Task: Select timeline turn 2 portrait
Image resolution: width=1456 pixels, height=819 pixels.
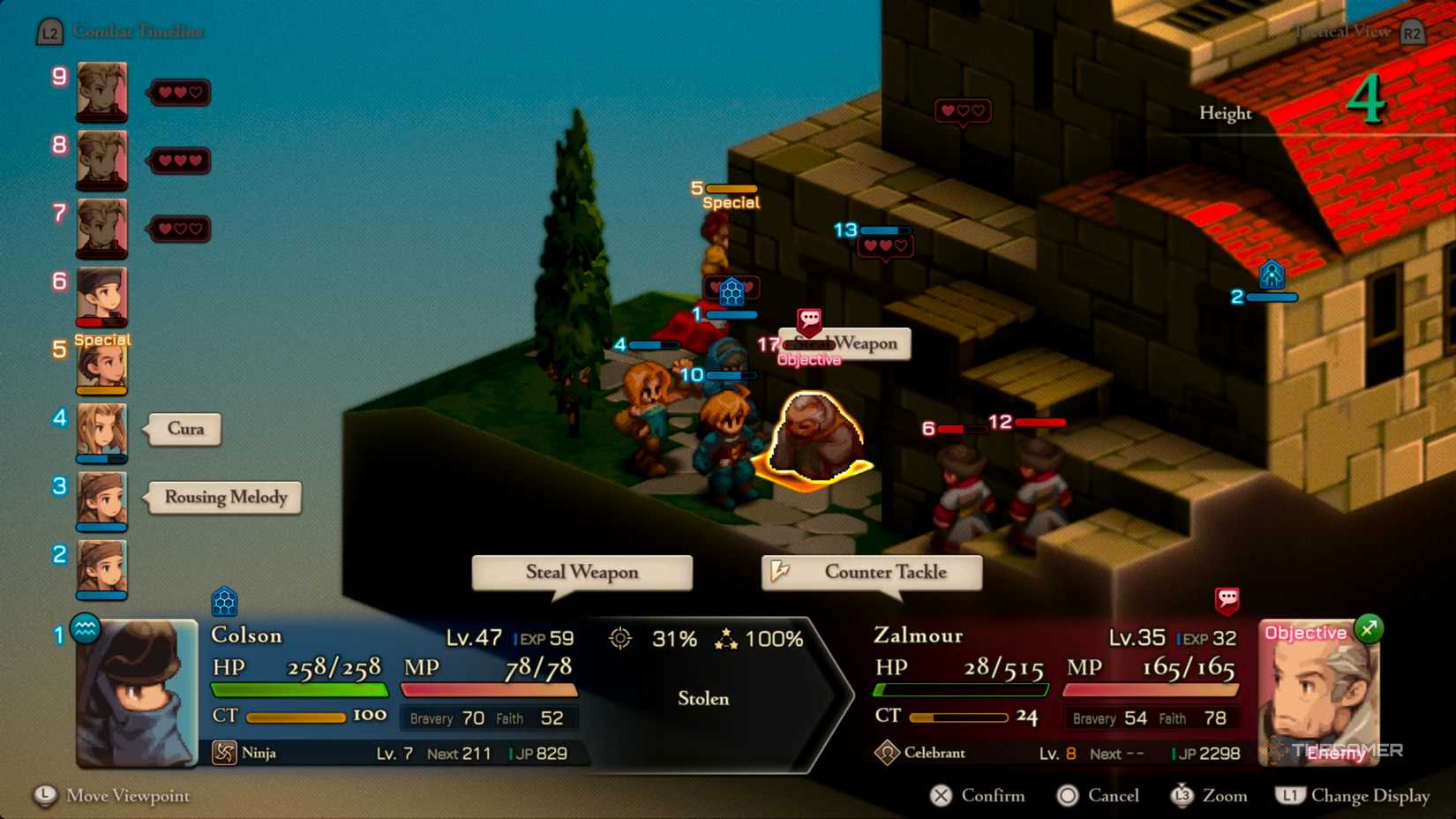Action: click(101, 569)
